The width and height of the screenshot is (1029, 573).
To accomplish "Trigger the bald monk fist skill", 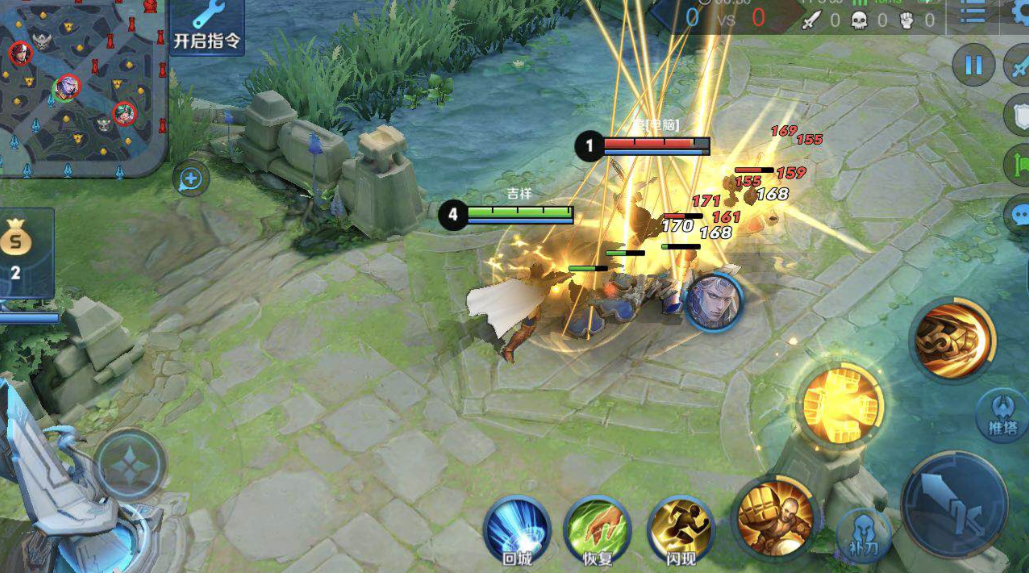I will point(772,515).
